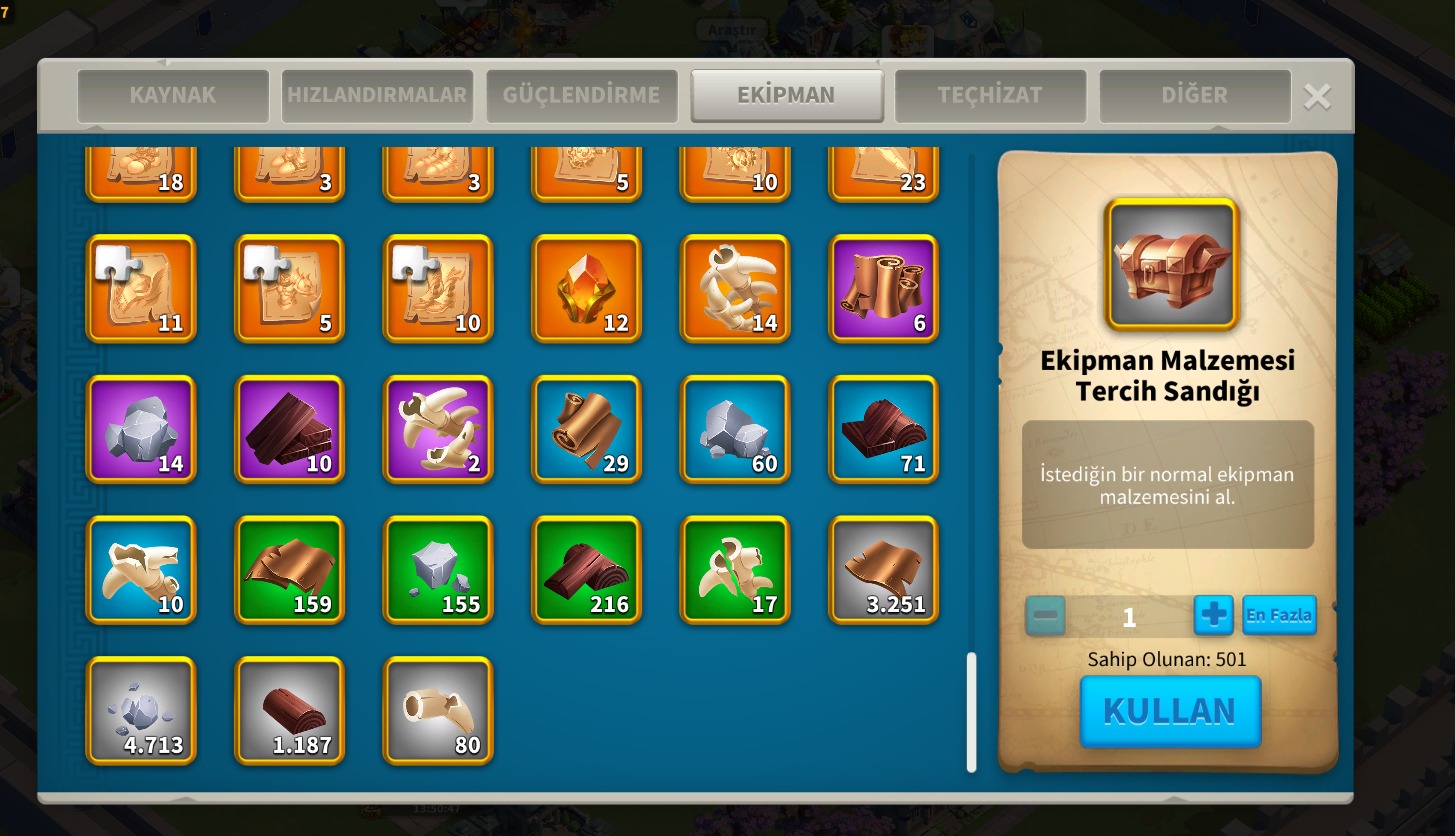
Task: Select the green wood slot with 216
Action: click(586, 570)
